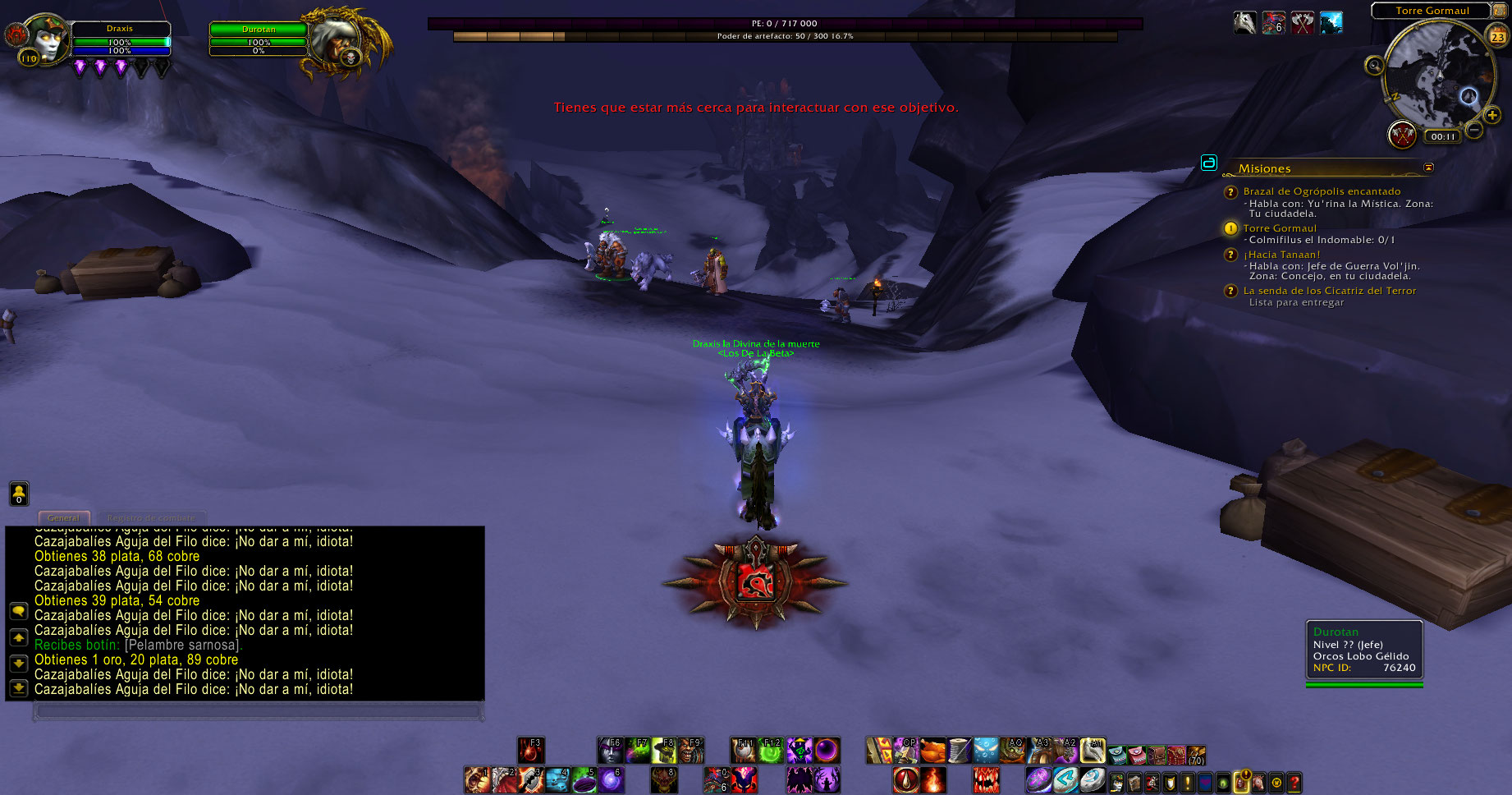1512x795 pixels.
Task: Zoom in on the minimap
Action: (x=1491, y=116)
